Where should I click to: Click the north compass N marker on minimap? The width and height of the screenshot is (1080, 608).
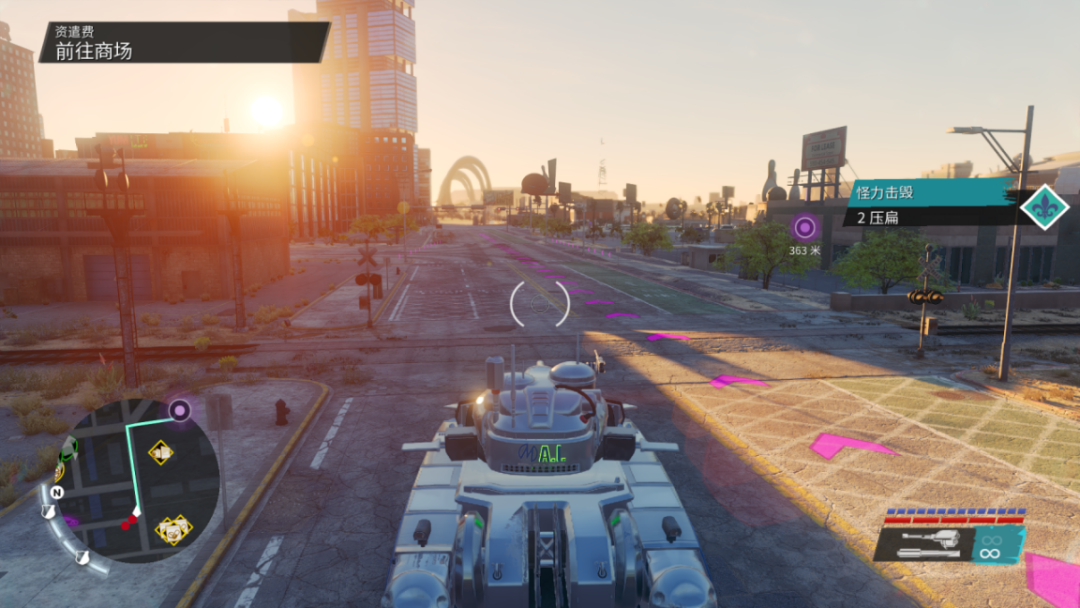click(x=58, y=492)
